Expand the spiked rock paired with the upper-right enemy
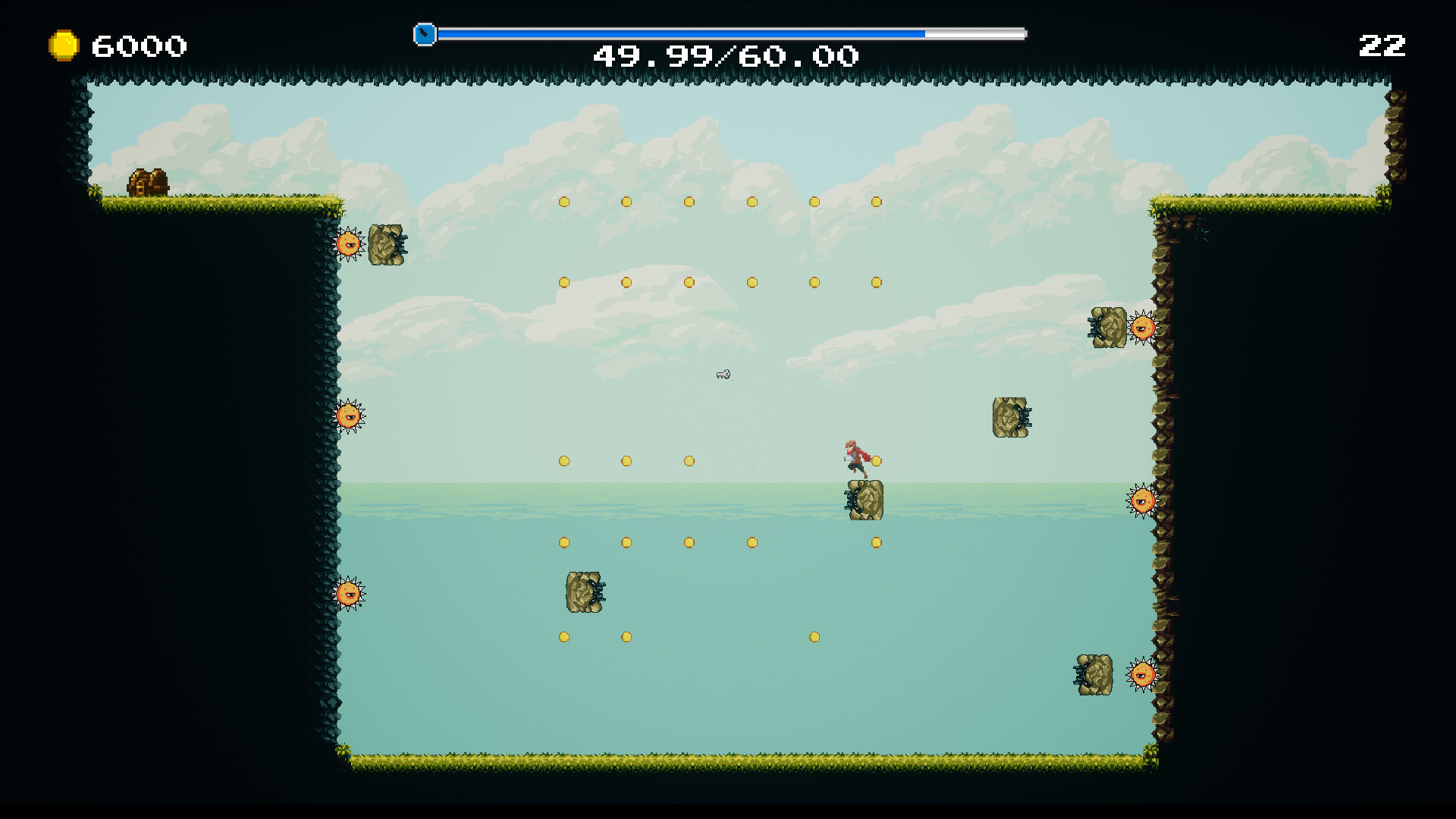The height and width of the screenshot is (819, 1456). [x=1109, y=329]
